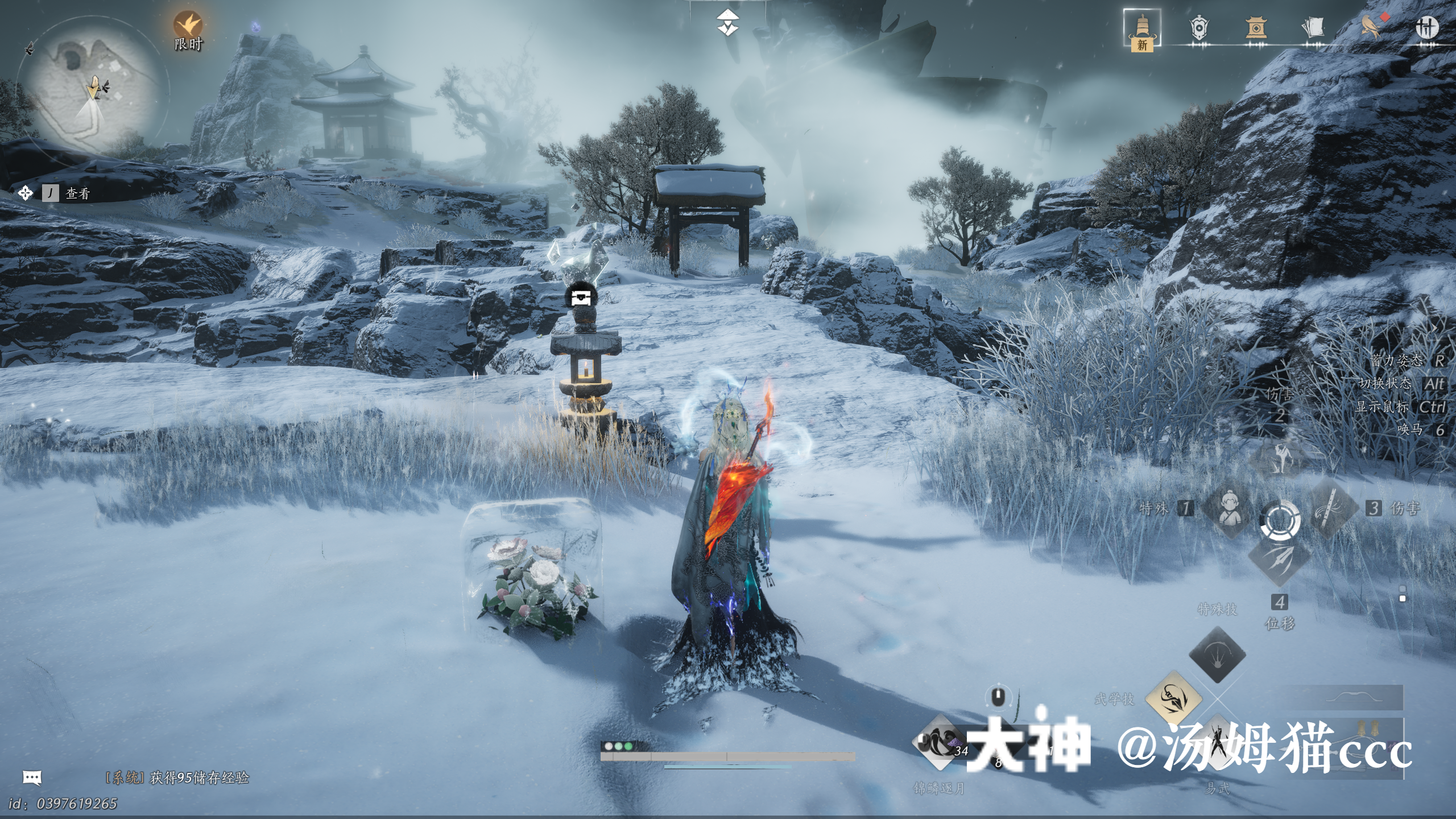The width and height of the screenshot is (1456, 819).
Task: Trigger the 特殊技 dark diamond skill
Action: point(1217,655)
